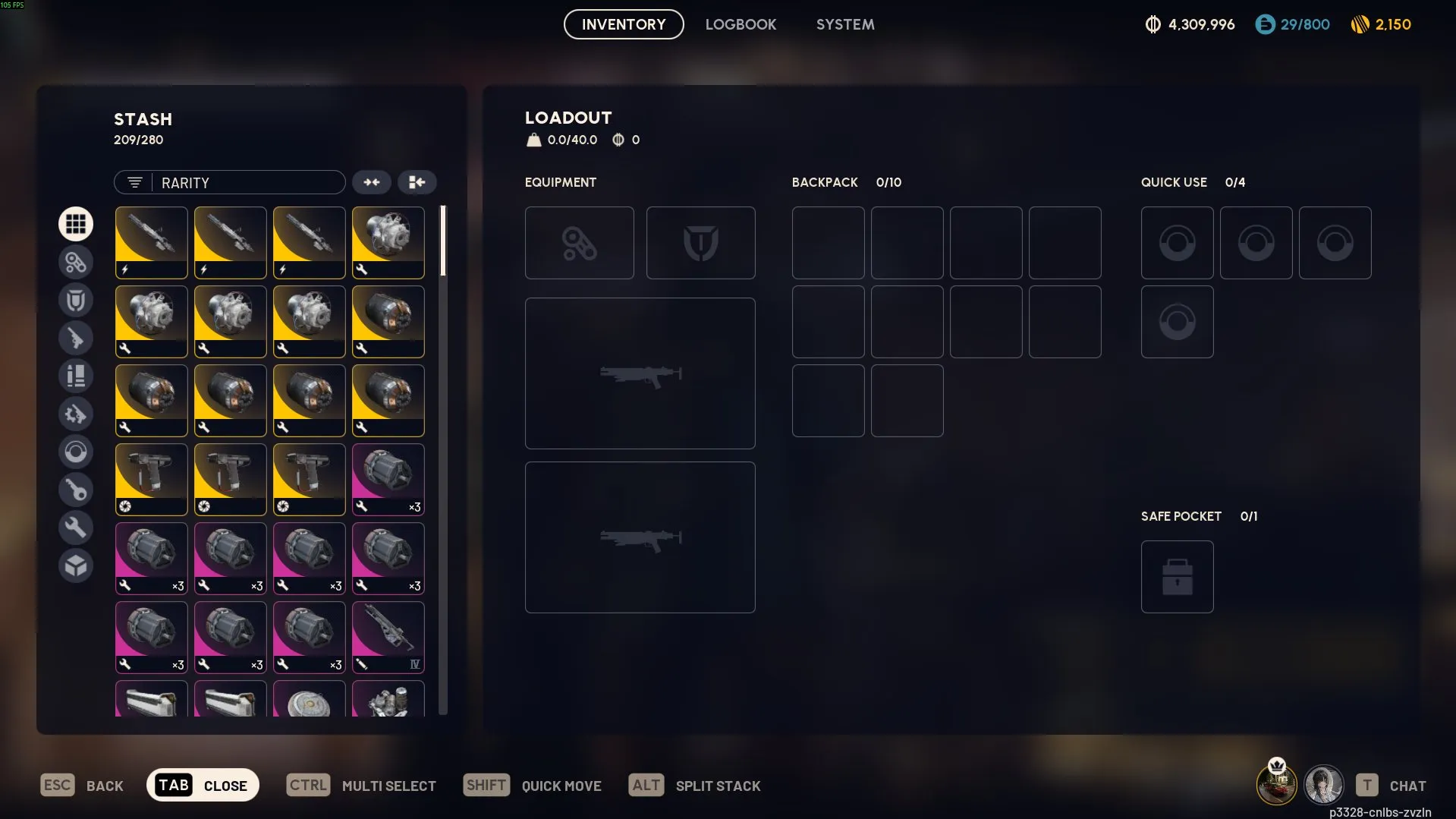Select the pink rifle marked IV
Viewport: 1456px width, 819px height.
coord(388,637)
